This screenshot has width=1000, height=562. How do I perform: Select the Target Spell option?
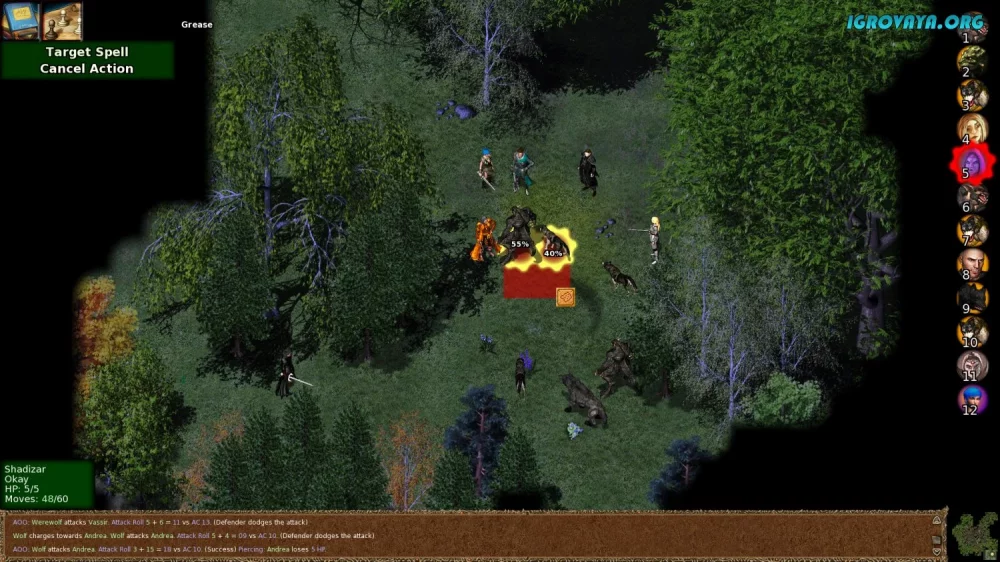point(86,52)
